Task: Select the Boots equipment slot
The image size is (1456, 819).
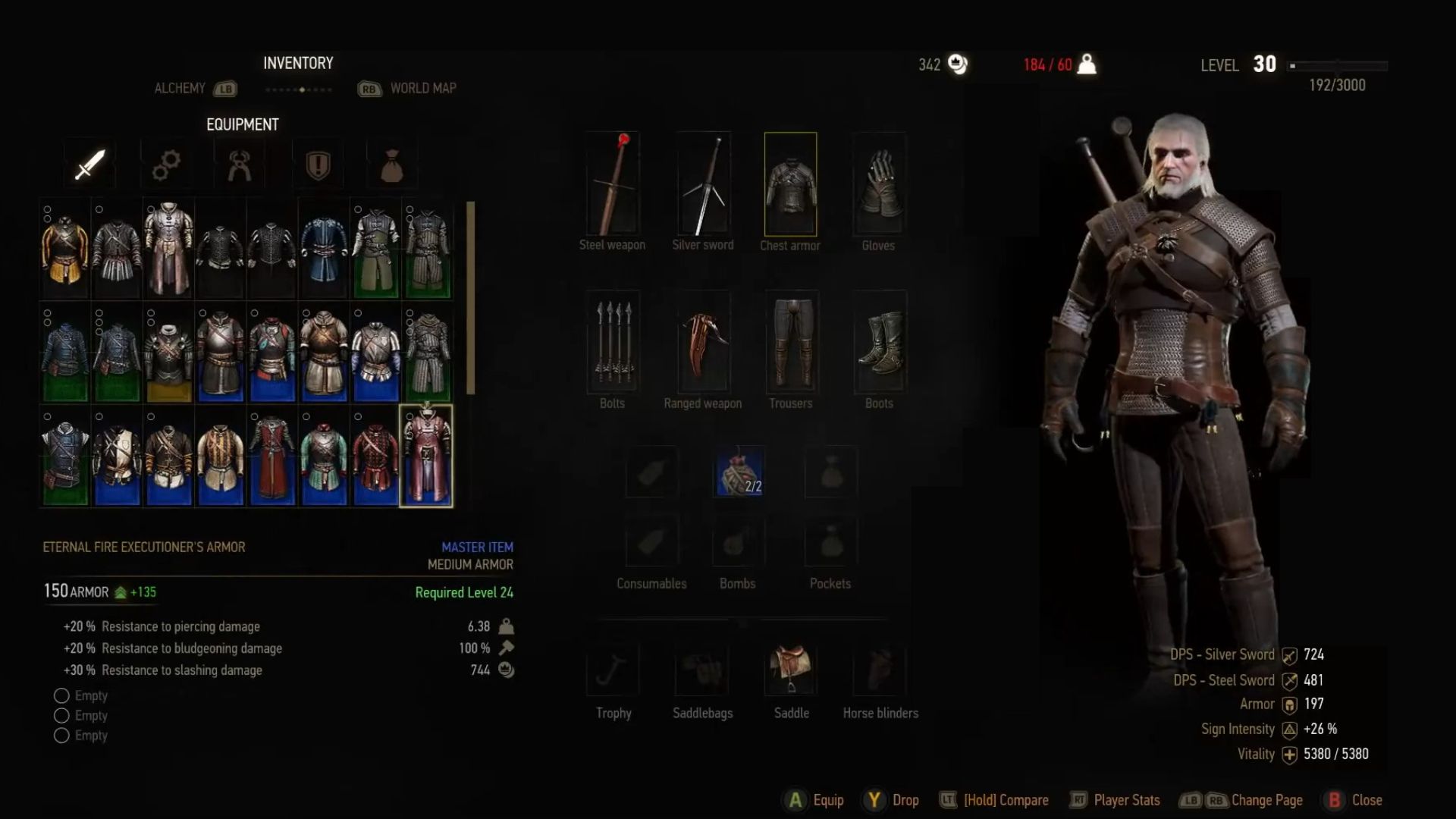Action: tap(877, 343)
